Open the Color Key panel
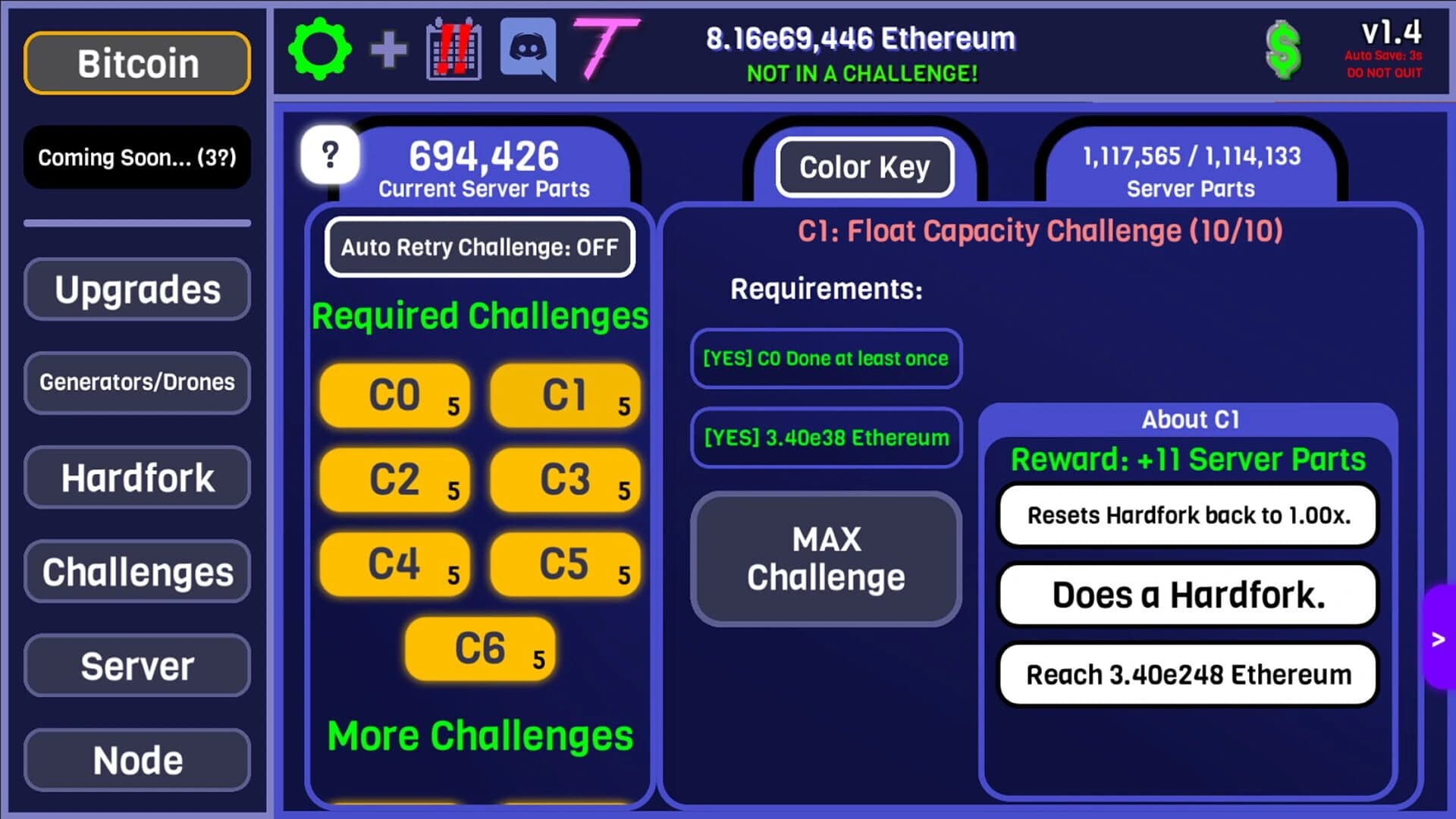This screenshot has width=1456, height=819. pos(864,167)
